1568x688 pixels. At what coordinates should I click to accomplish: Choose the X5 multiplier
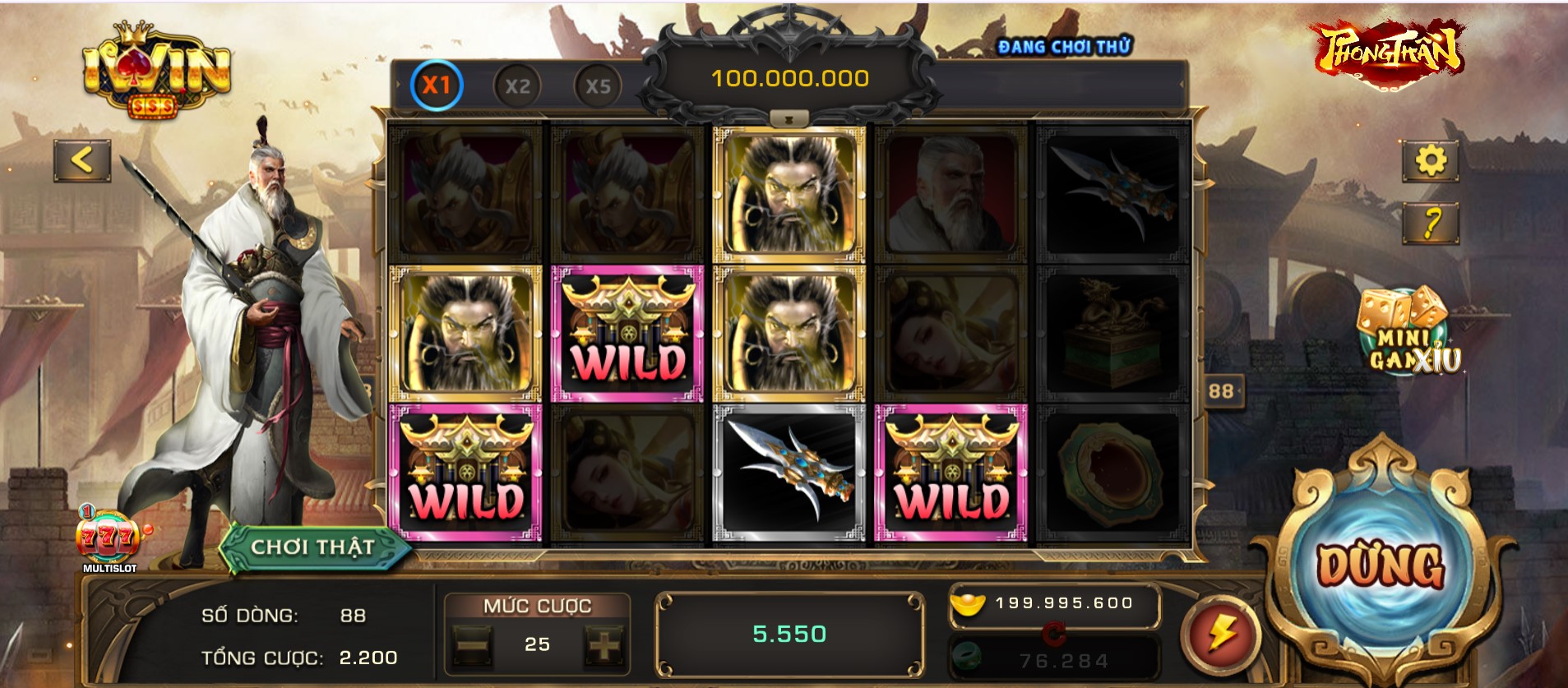pyautogui.click(x=598, y=86)
